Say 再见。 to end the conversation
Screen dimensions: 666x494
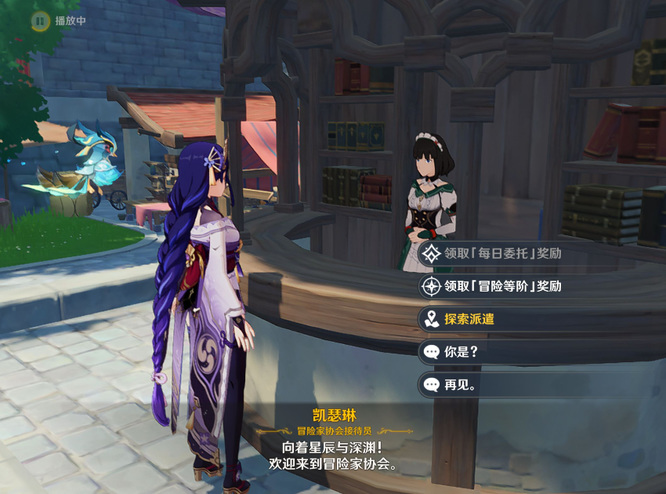tap(460, 384)
